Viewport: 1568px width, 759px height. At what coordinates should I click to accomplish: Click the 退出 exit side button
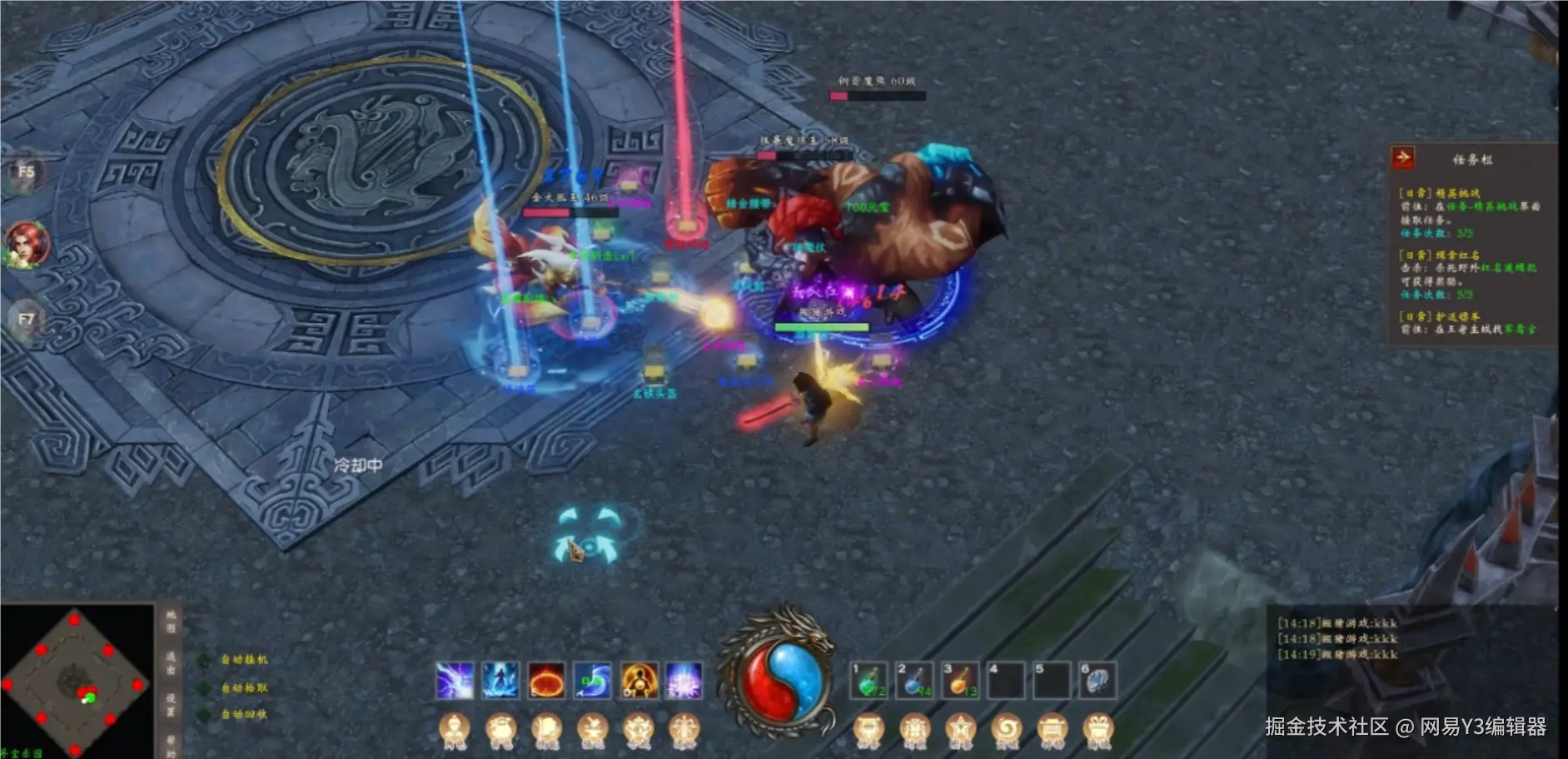171,662
